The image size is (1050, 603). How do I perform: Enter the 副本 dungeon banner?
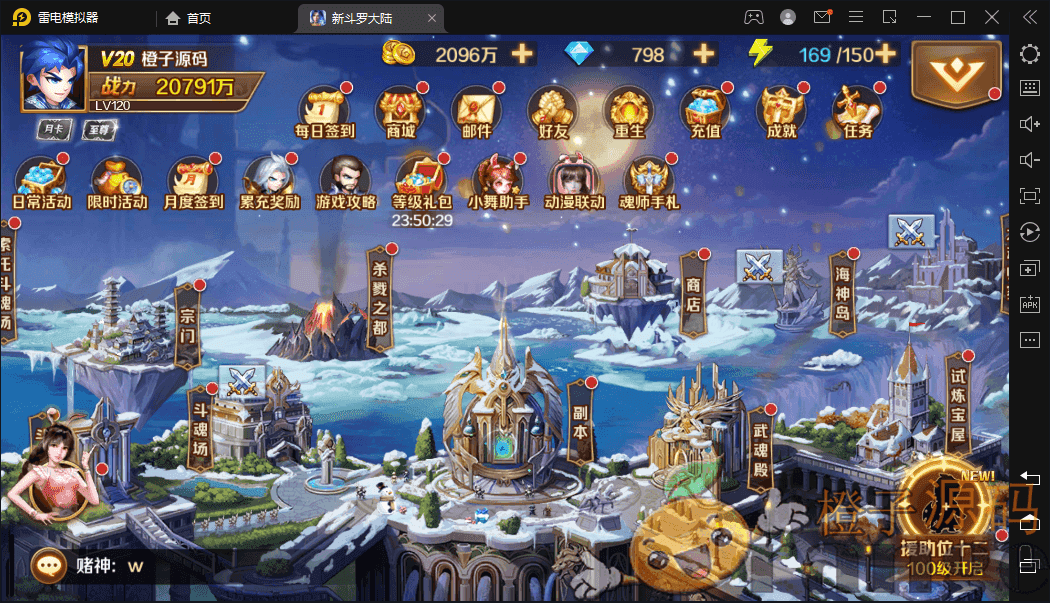pyautogui.click(x=580, y=423)
